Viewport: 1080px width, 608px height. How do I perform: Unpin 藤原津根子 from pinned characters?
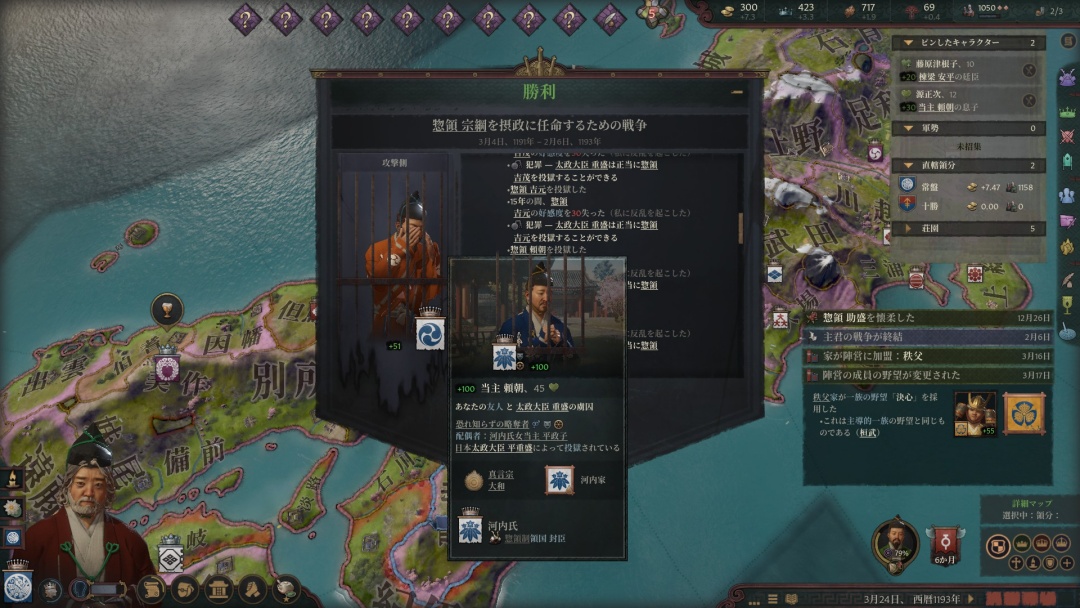click(x=1029, y=70)
